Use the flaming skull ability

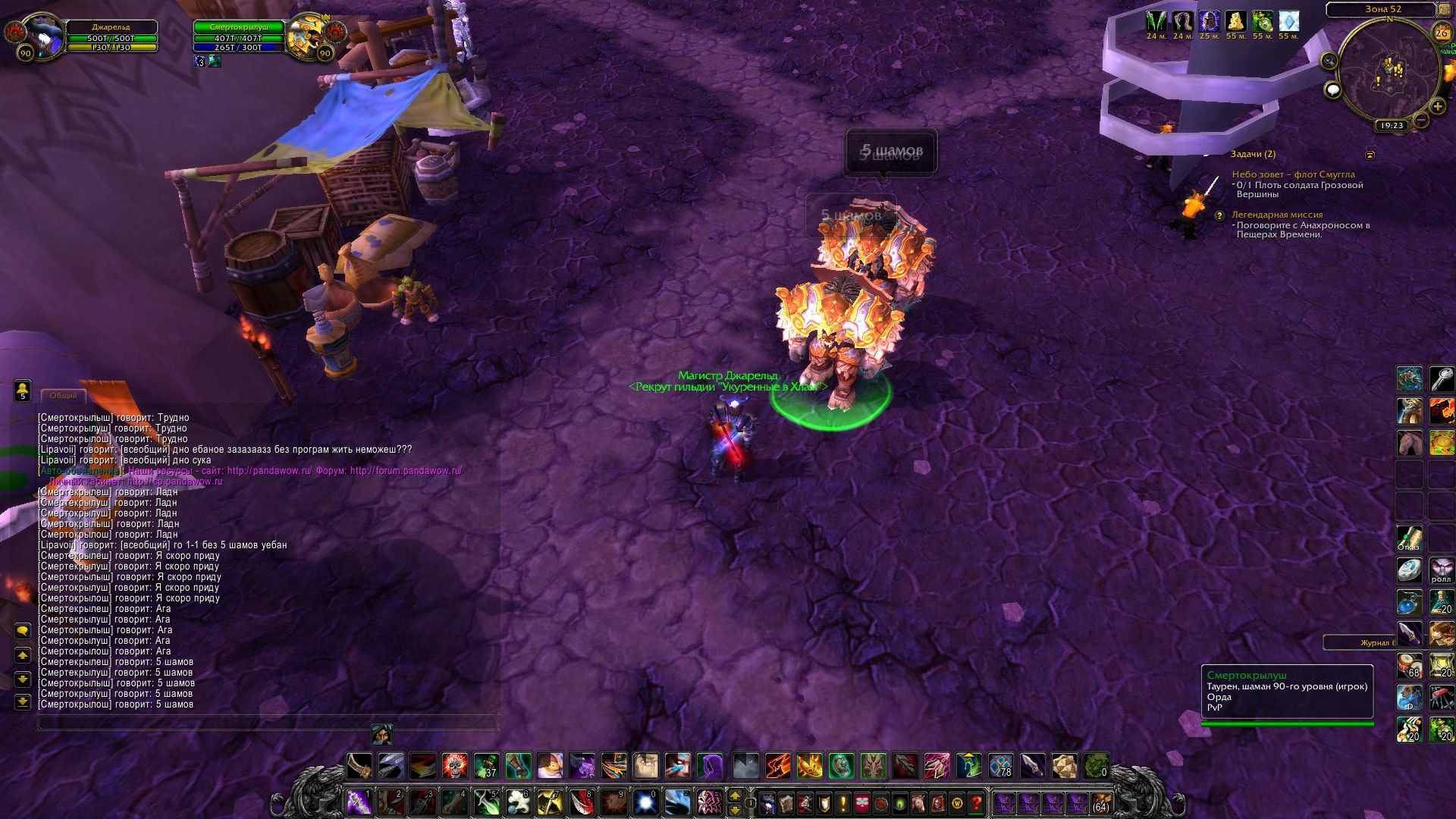click(x=455, y=766)
